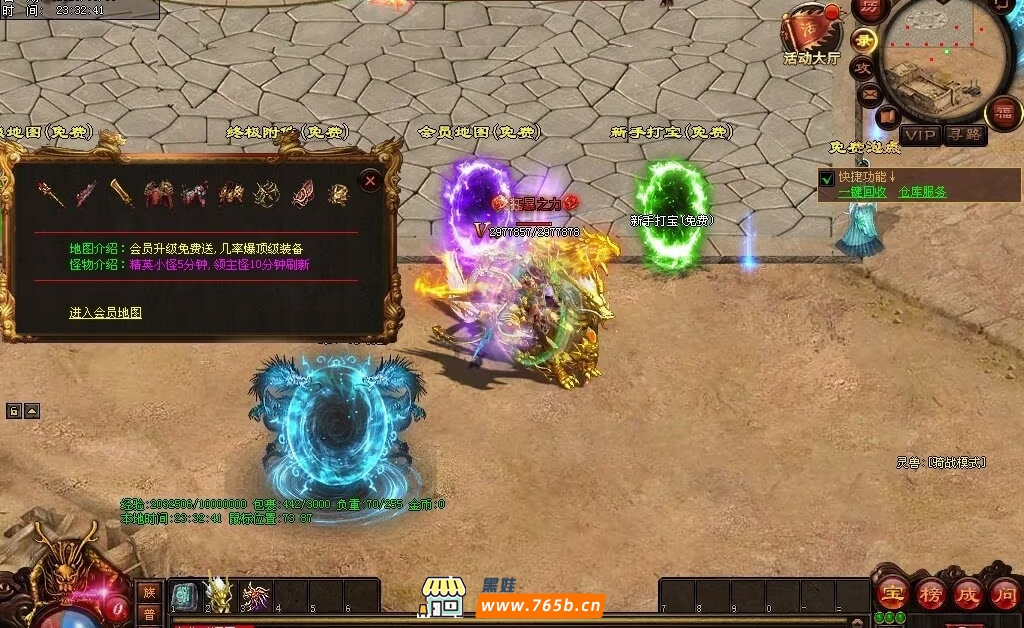The height and width of the screenshot is (628, 1024).
Task: Close the member map info panel
Action: pos(370,181)
